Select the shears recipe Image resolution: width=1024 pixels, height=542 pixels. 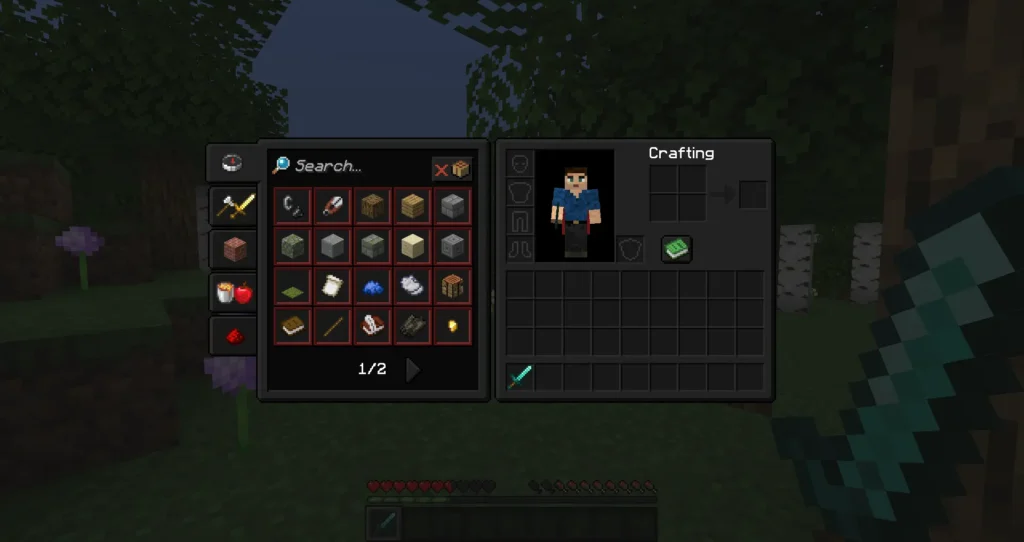pos(332,206)
